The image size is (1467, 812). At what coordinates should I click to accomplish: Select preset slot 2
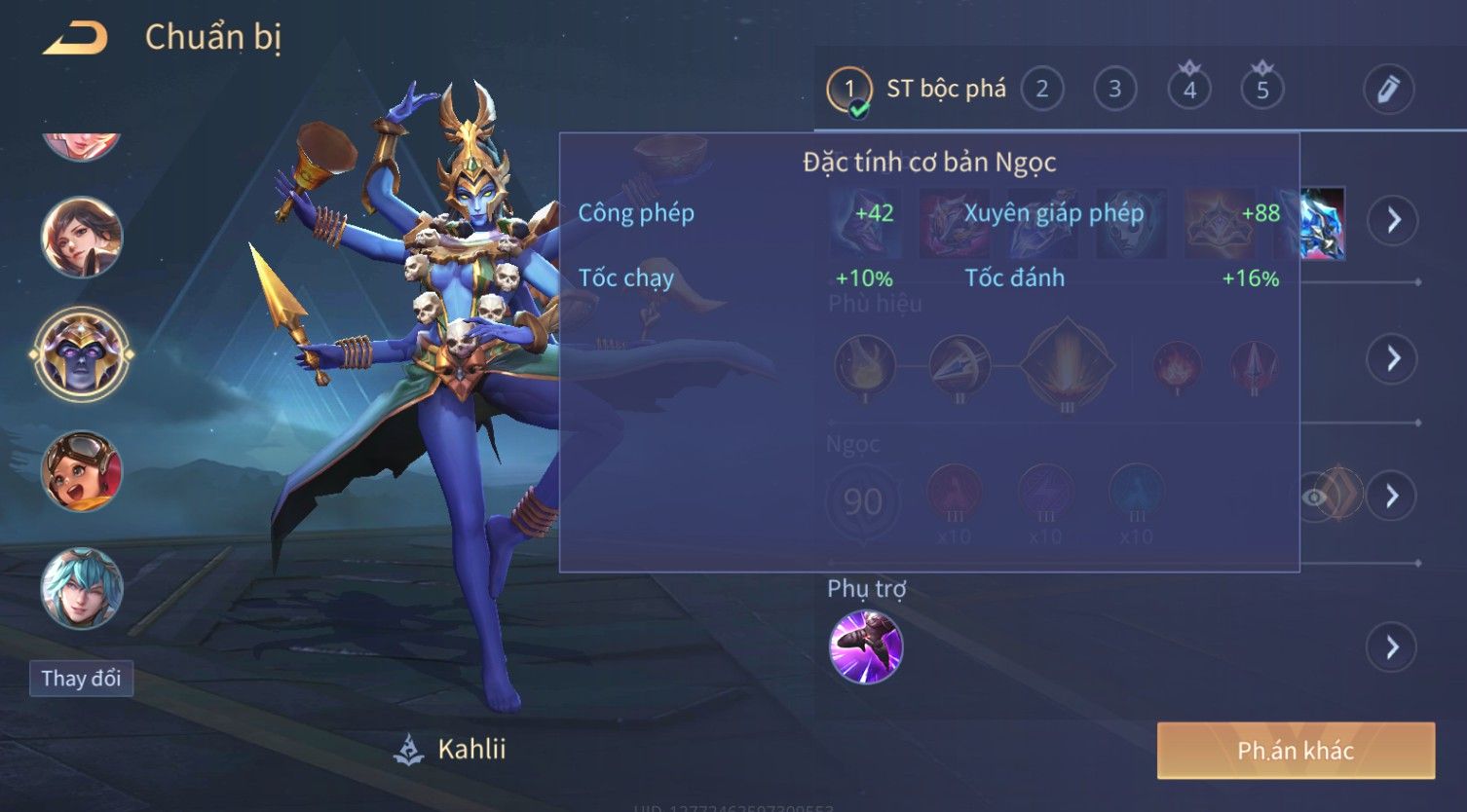1041,90
